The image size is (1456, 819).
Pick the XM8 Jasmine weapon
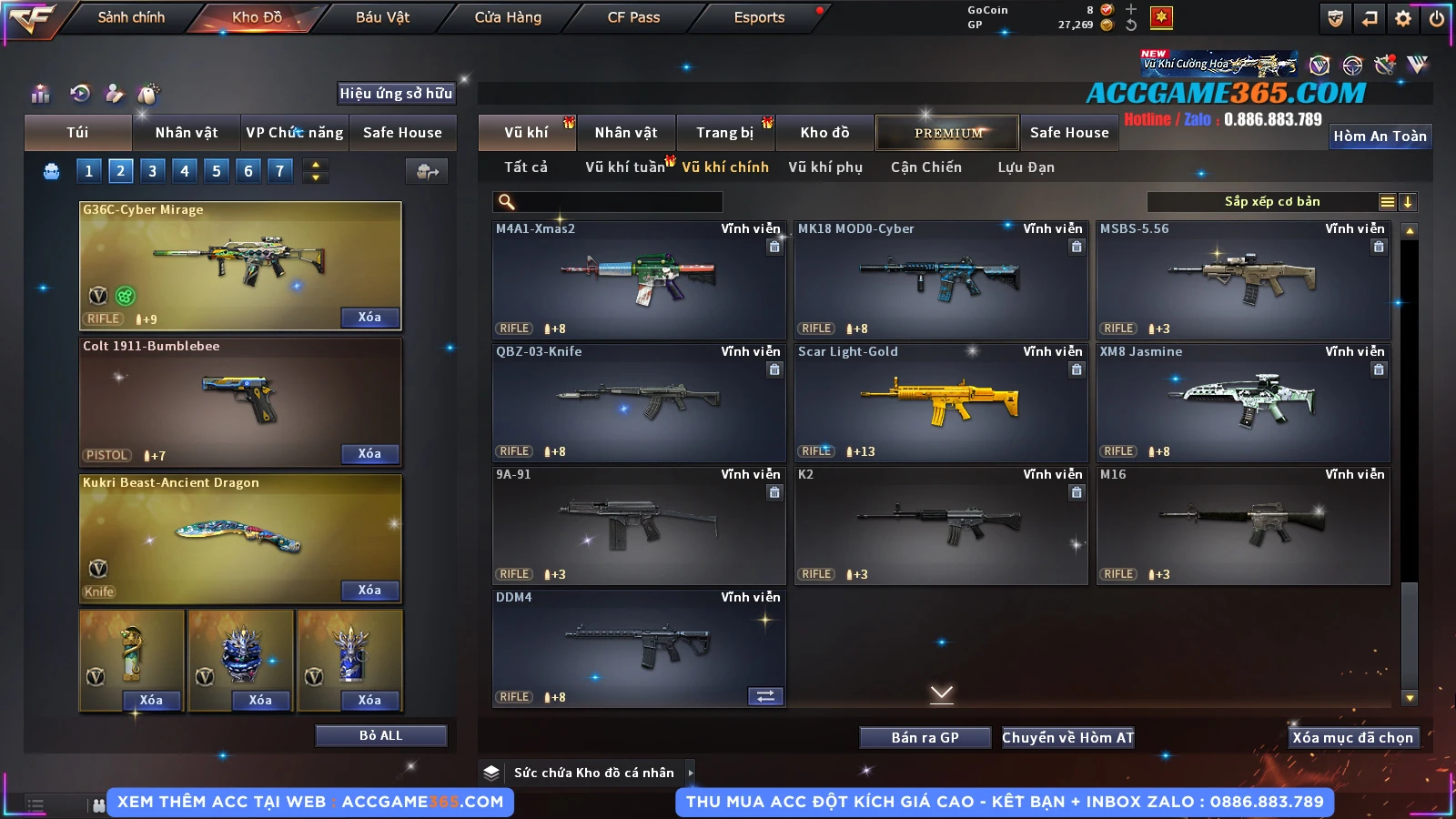click(1242, 402)
